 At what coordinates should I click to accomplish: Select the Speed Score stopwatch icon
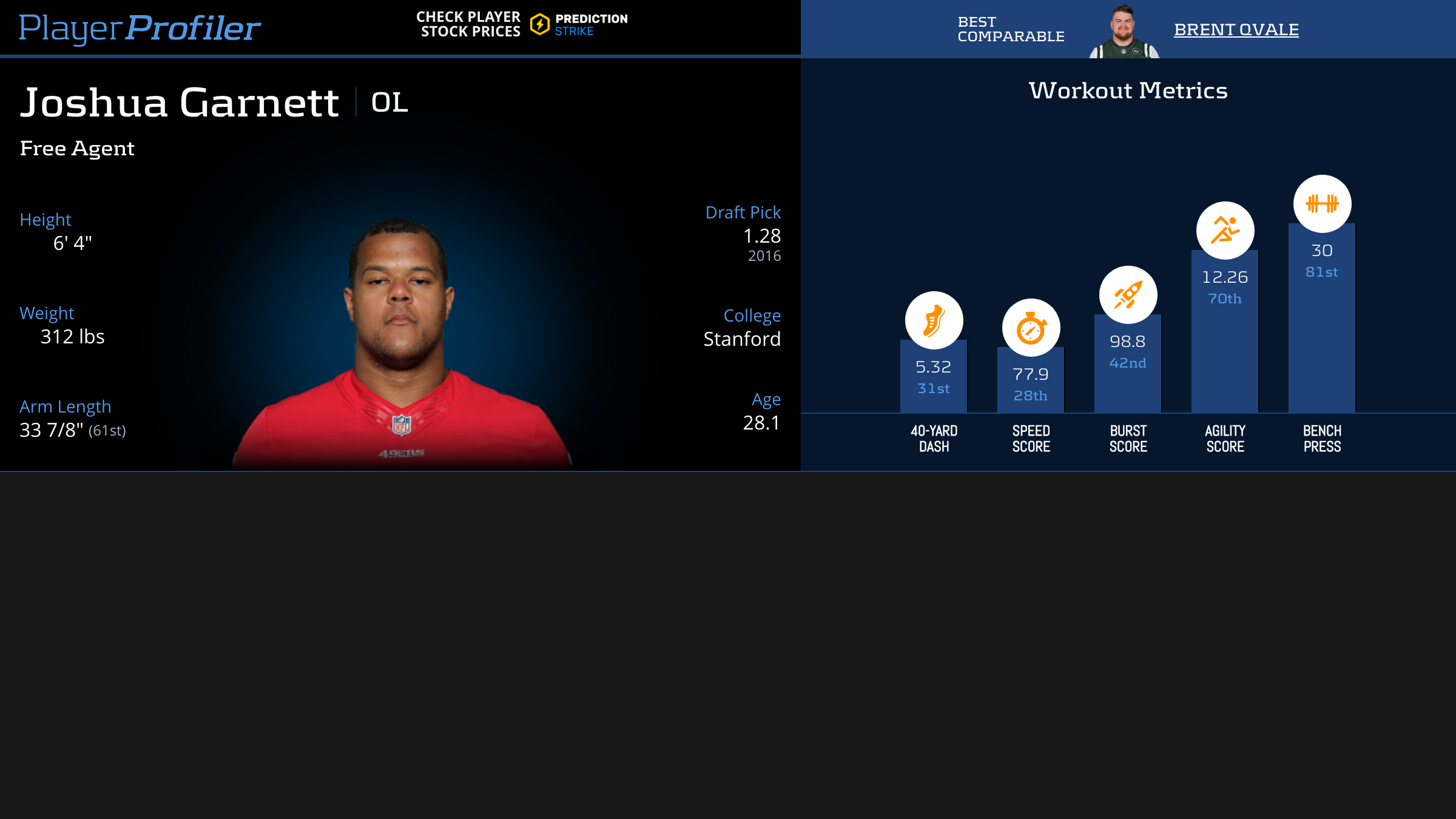[x=1031, y=328]
